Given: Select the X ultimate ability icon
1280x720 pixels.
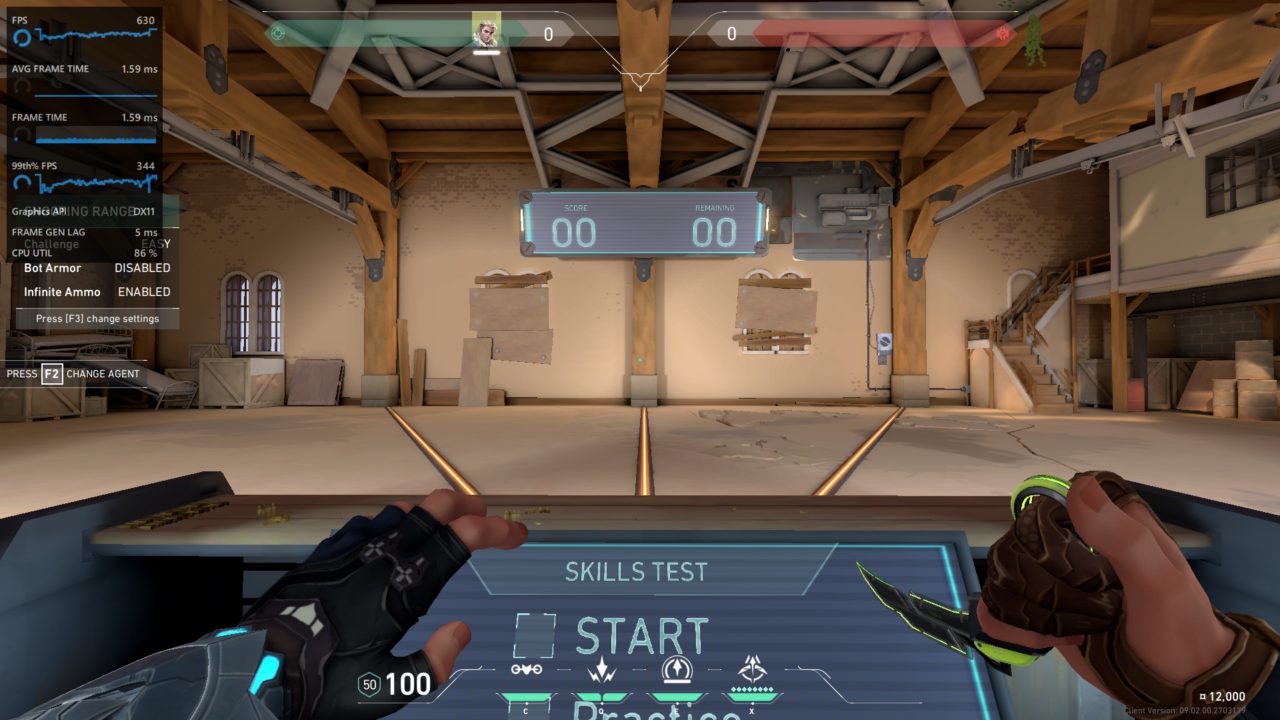Looking at the screenshot, I should click(752, 667).
